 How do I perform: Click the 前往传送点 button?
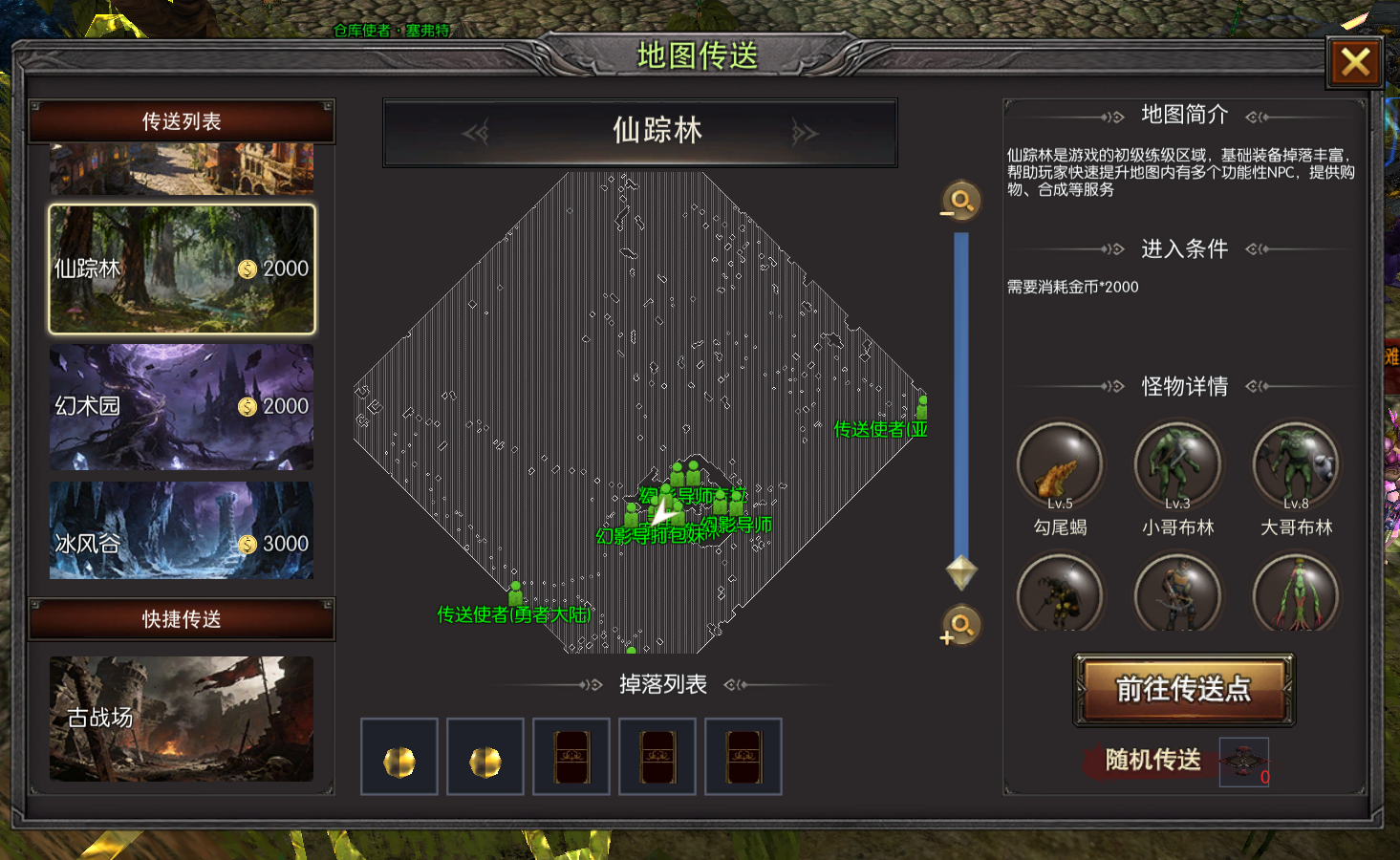click(1184, 689)
